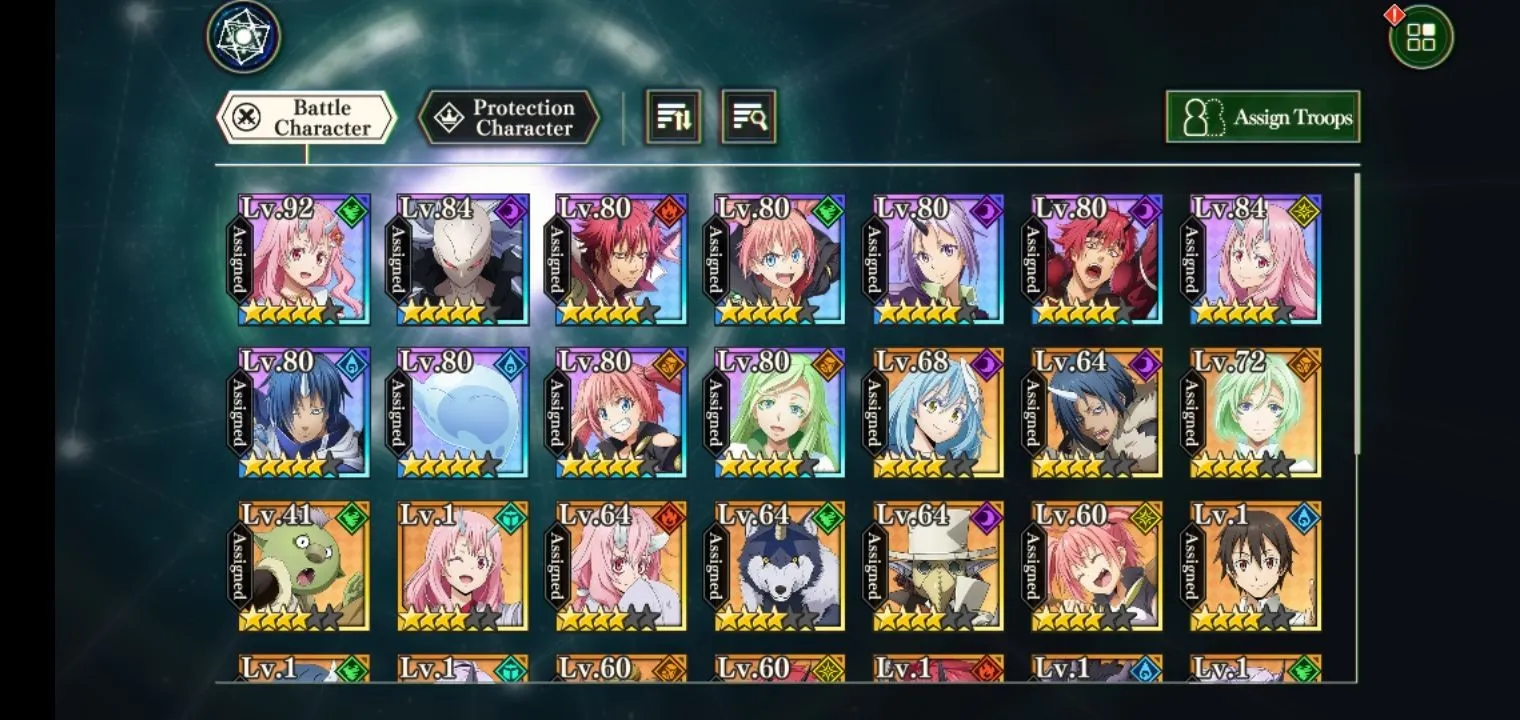Pick the Lv.64 dark wolf card

point(780,566)
